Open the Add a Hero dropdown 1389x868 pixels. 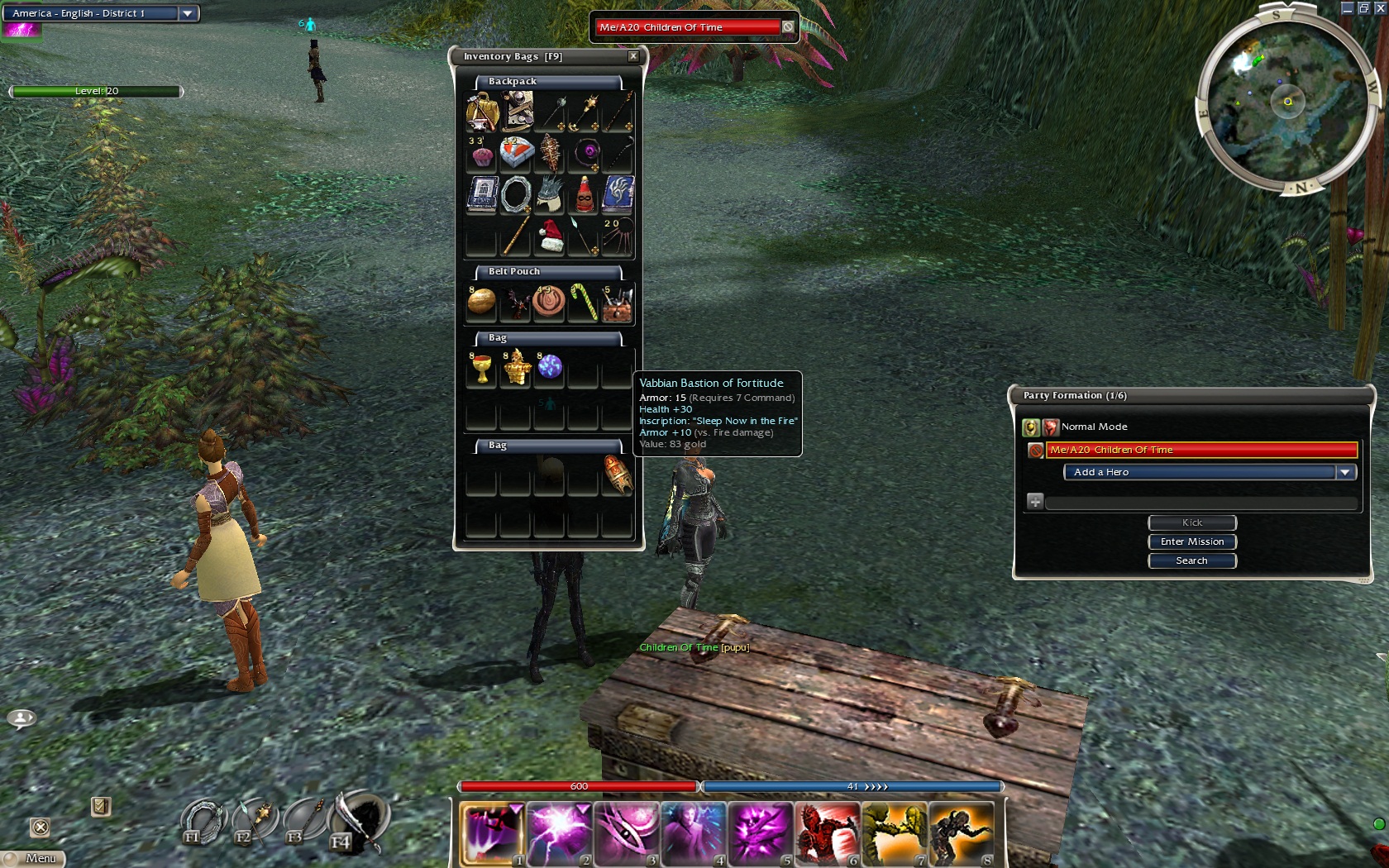tap(1345, 472)
